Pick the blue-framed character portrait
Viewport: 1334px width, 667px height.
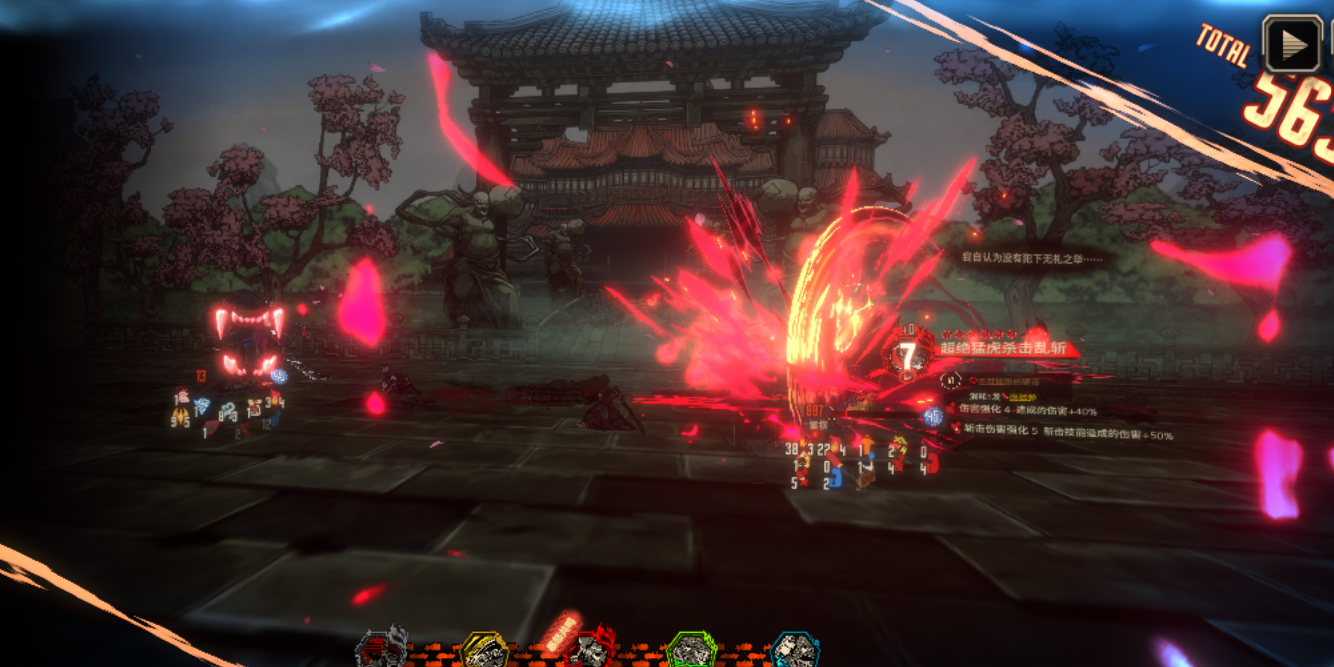point(795,652)
